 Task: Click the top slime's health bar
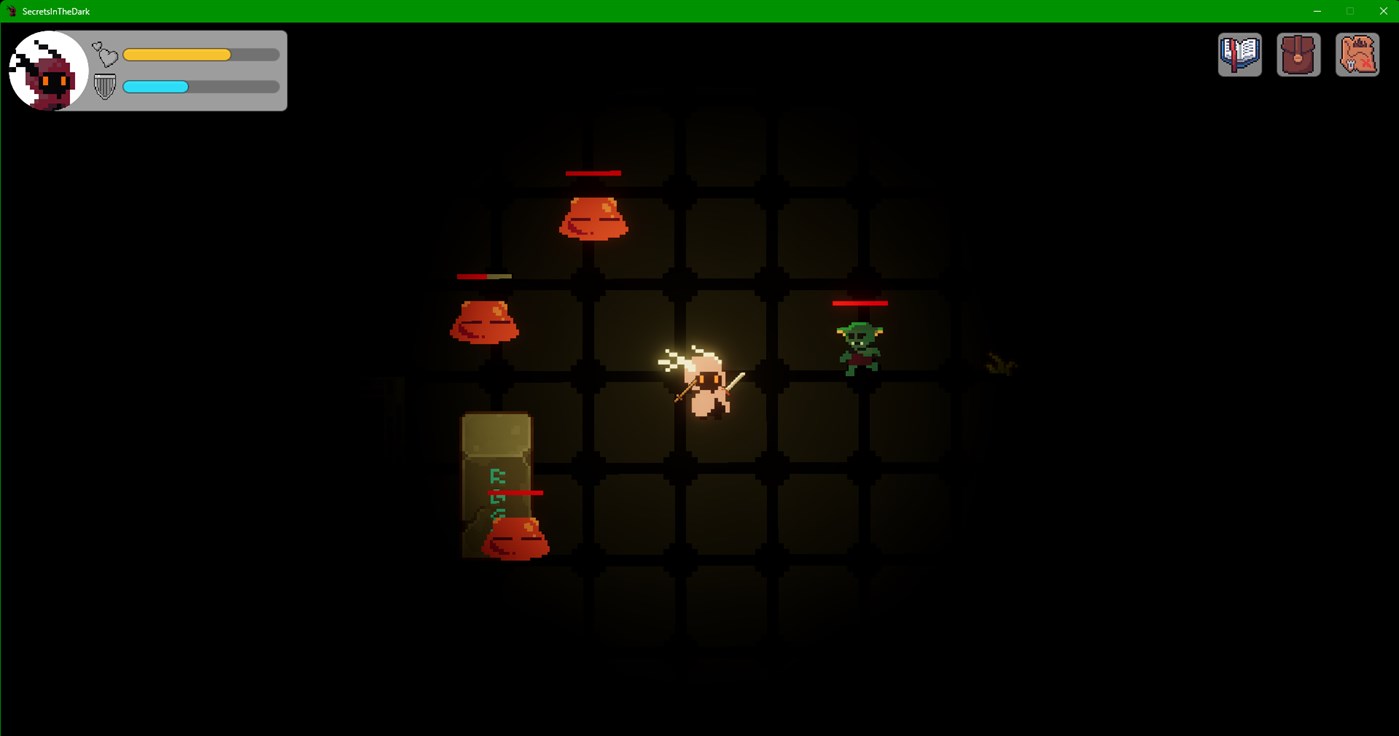coord(594,173)
